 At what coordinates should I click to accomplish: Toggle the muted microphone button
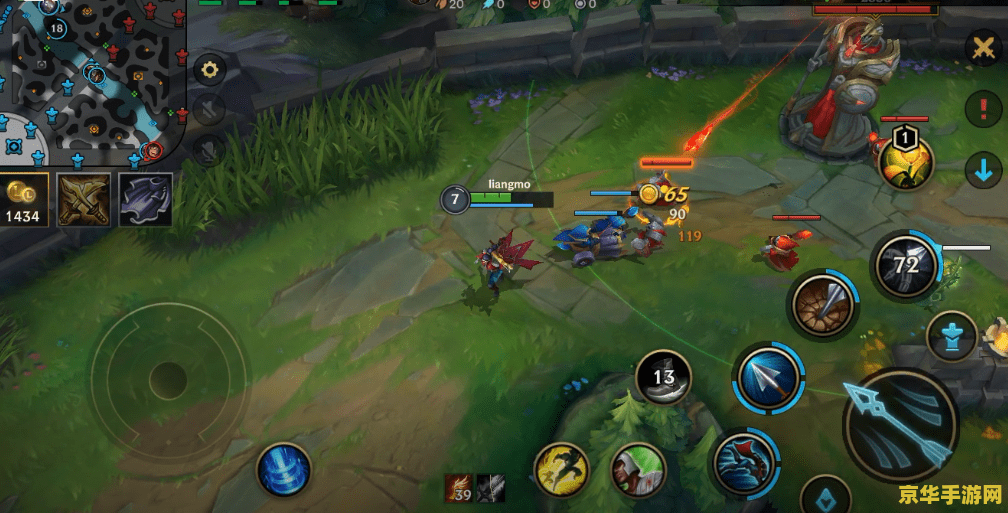(x=210, y=150)
